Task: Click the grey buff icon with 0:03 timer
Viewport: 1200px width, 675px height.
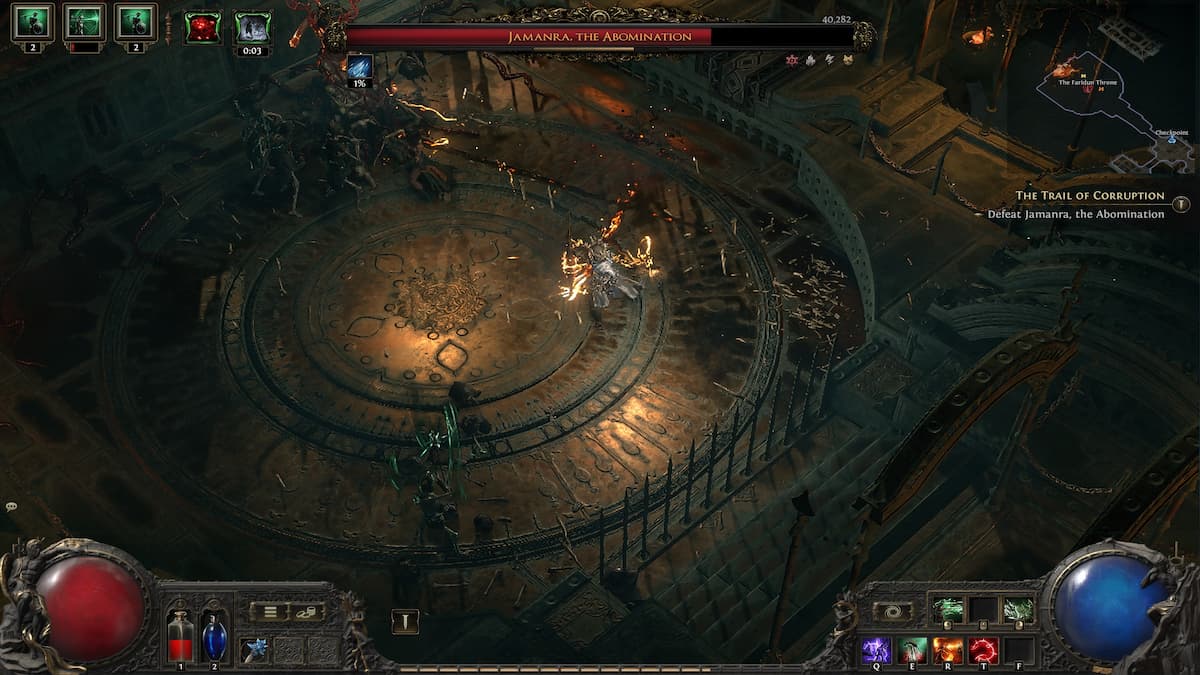Action: [252, 29]
